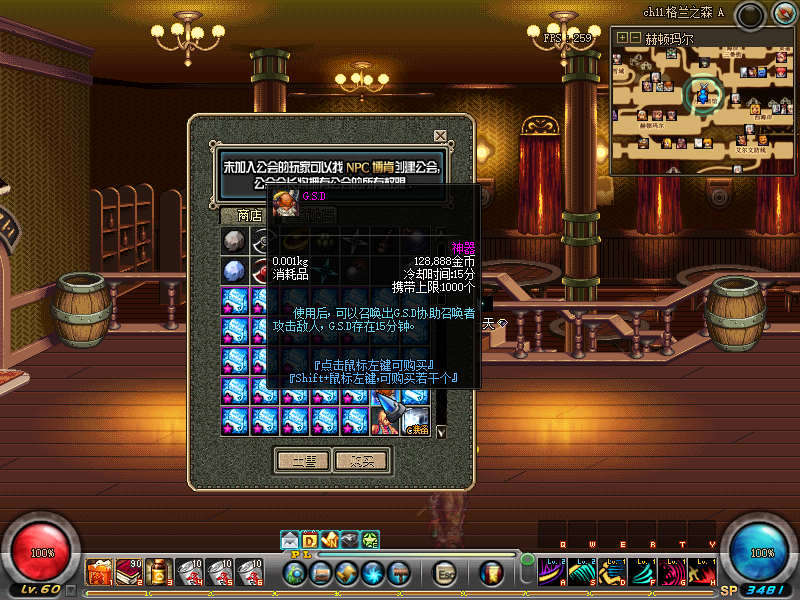Click the beer mug menu icon
Screen dimensions: 800x600
490,574
